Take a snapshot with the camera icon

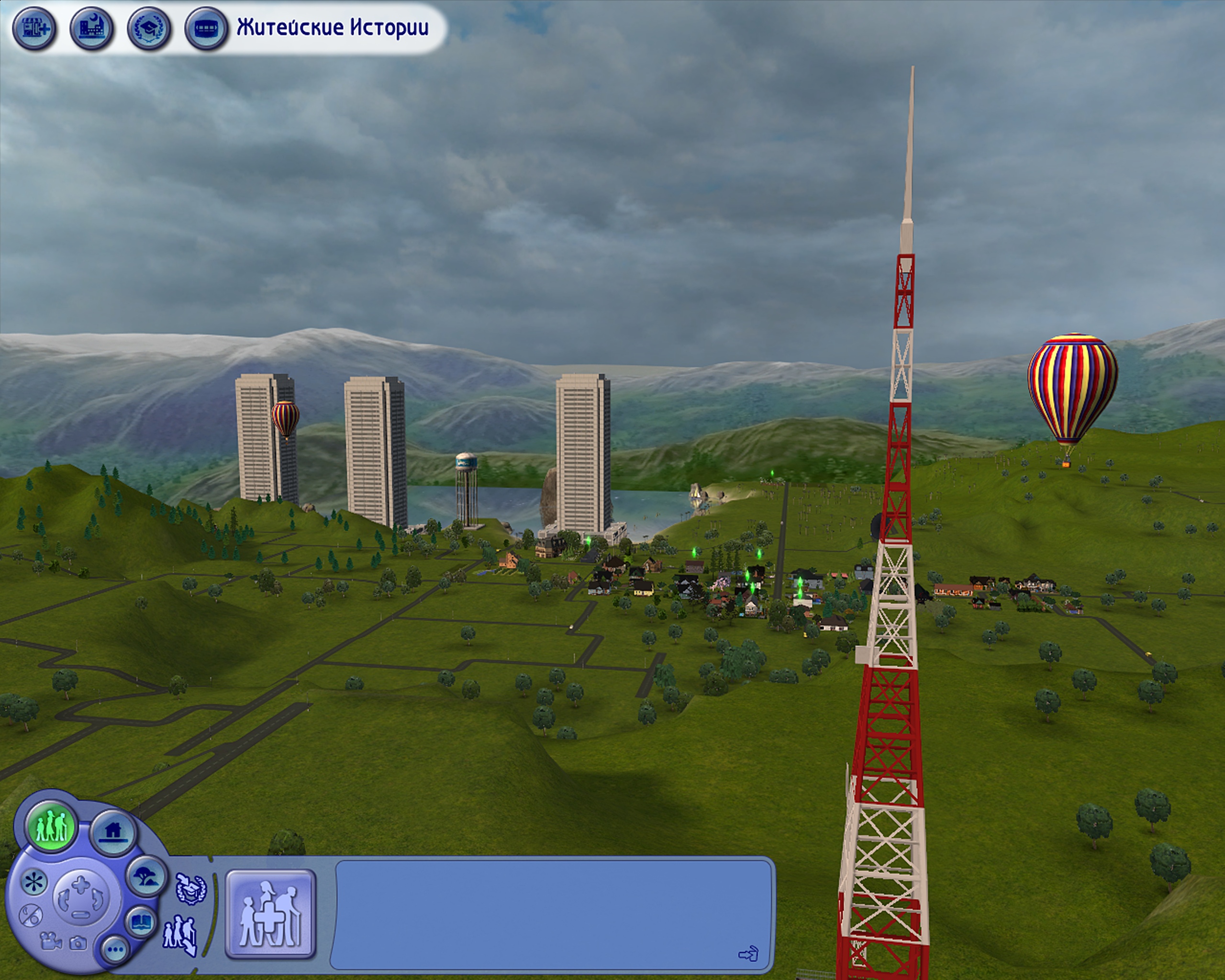[78, 944]
